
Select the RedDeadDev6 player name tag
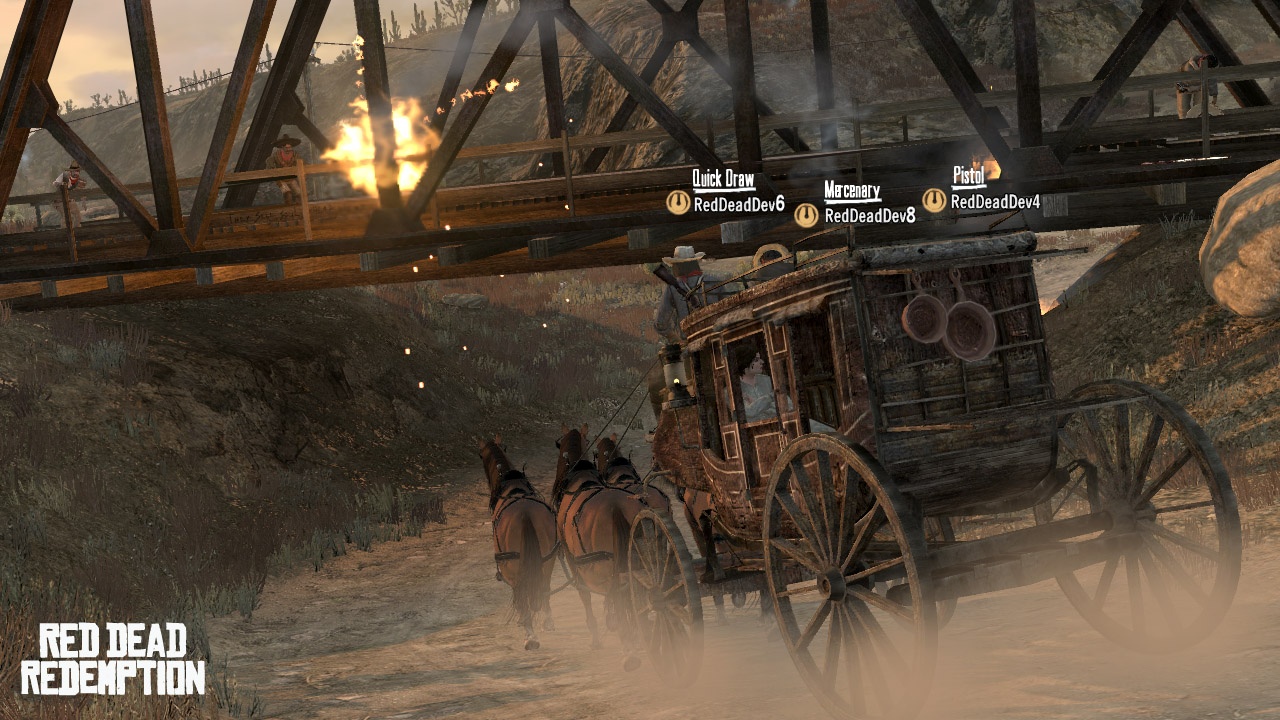point(739,204)
